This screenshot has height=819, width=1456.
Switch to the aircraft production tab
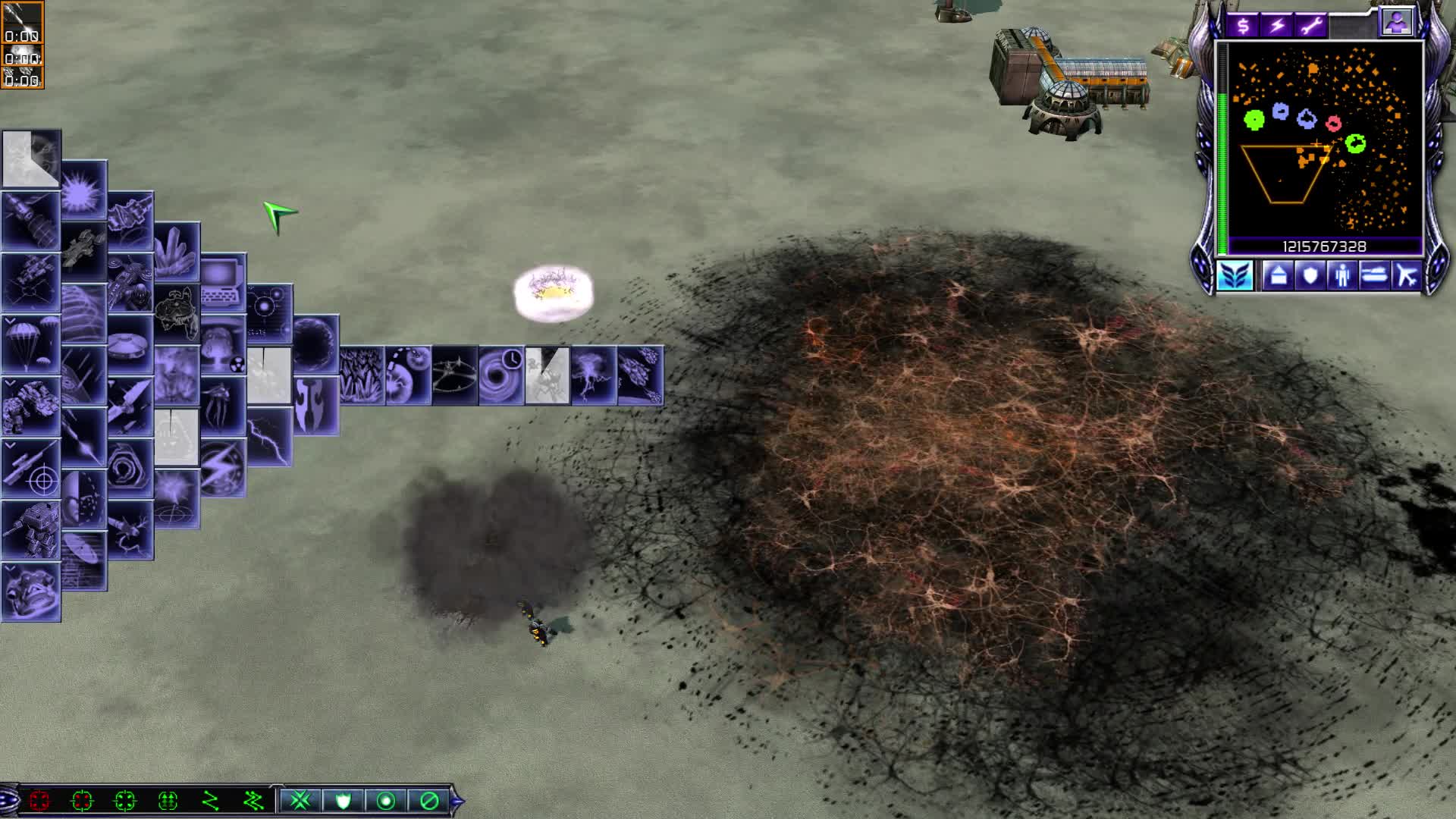1408,275
